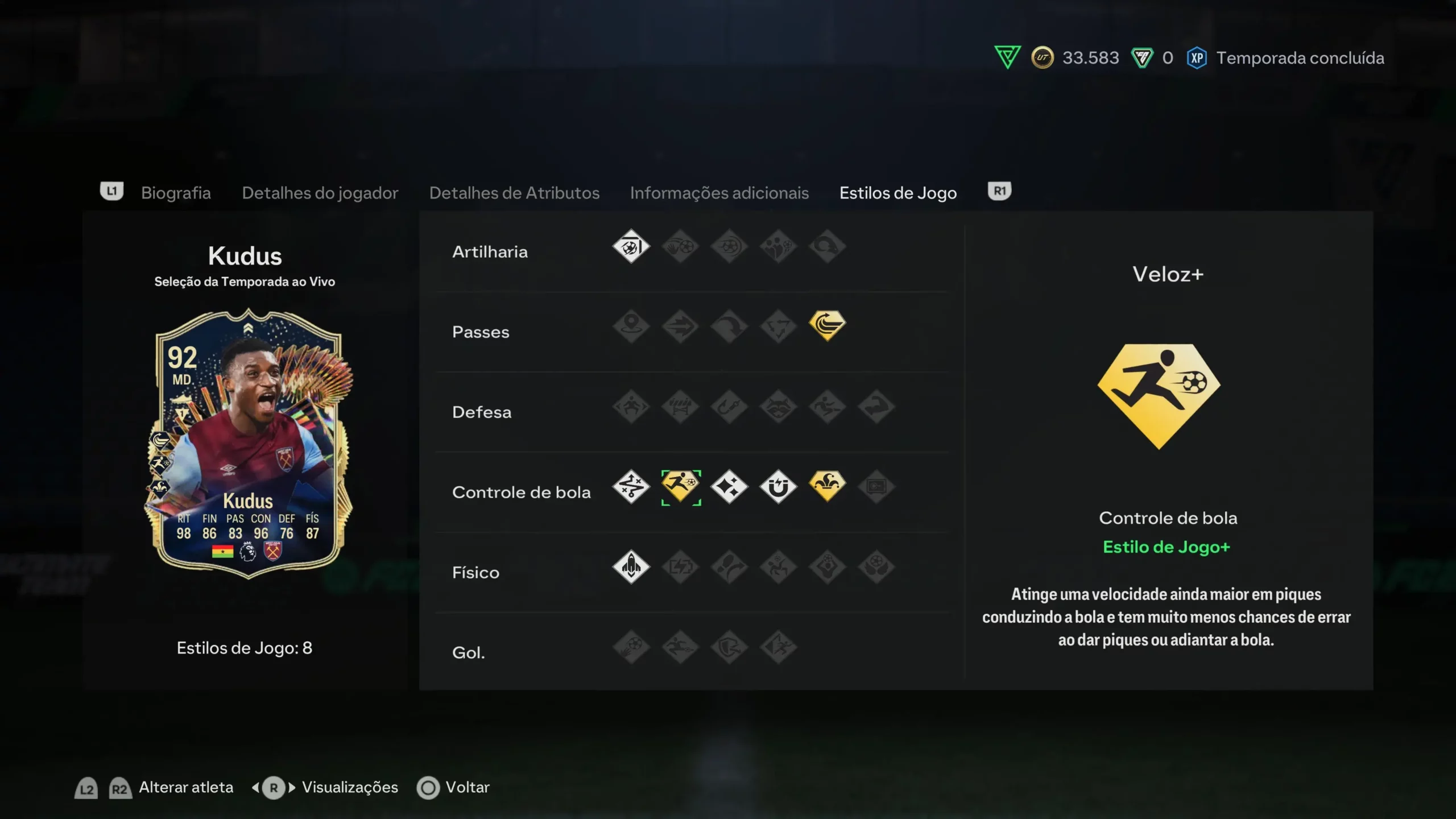Switch to the Biografia tab
The width and height of the screenshot is (1456, 819).
pos(176,193)
